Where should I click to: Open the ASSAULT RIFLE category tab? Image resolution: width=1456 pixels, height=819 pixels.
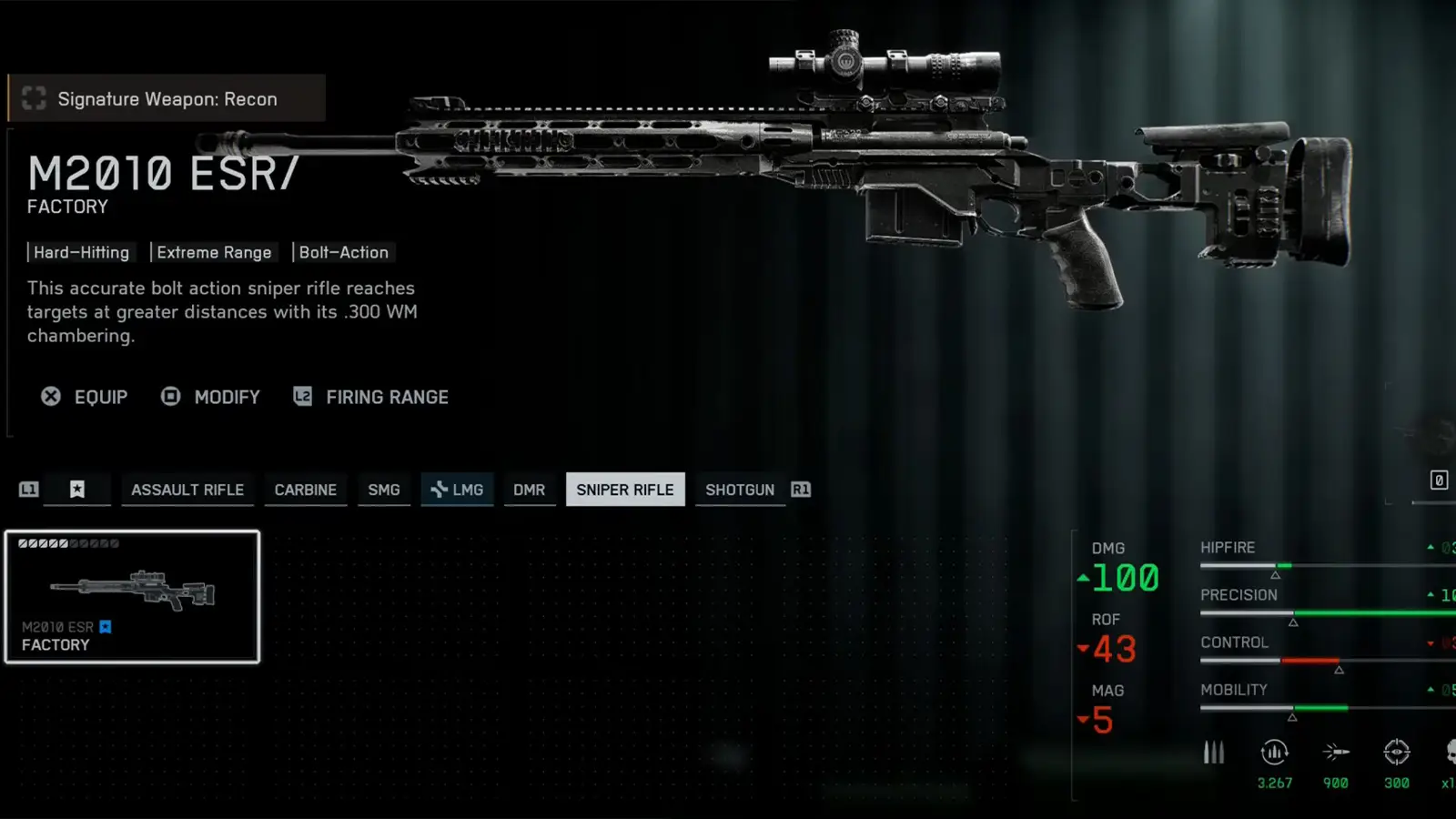[187, 490]
